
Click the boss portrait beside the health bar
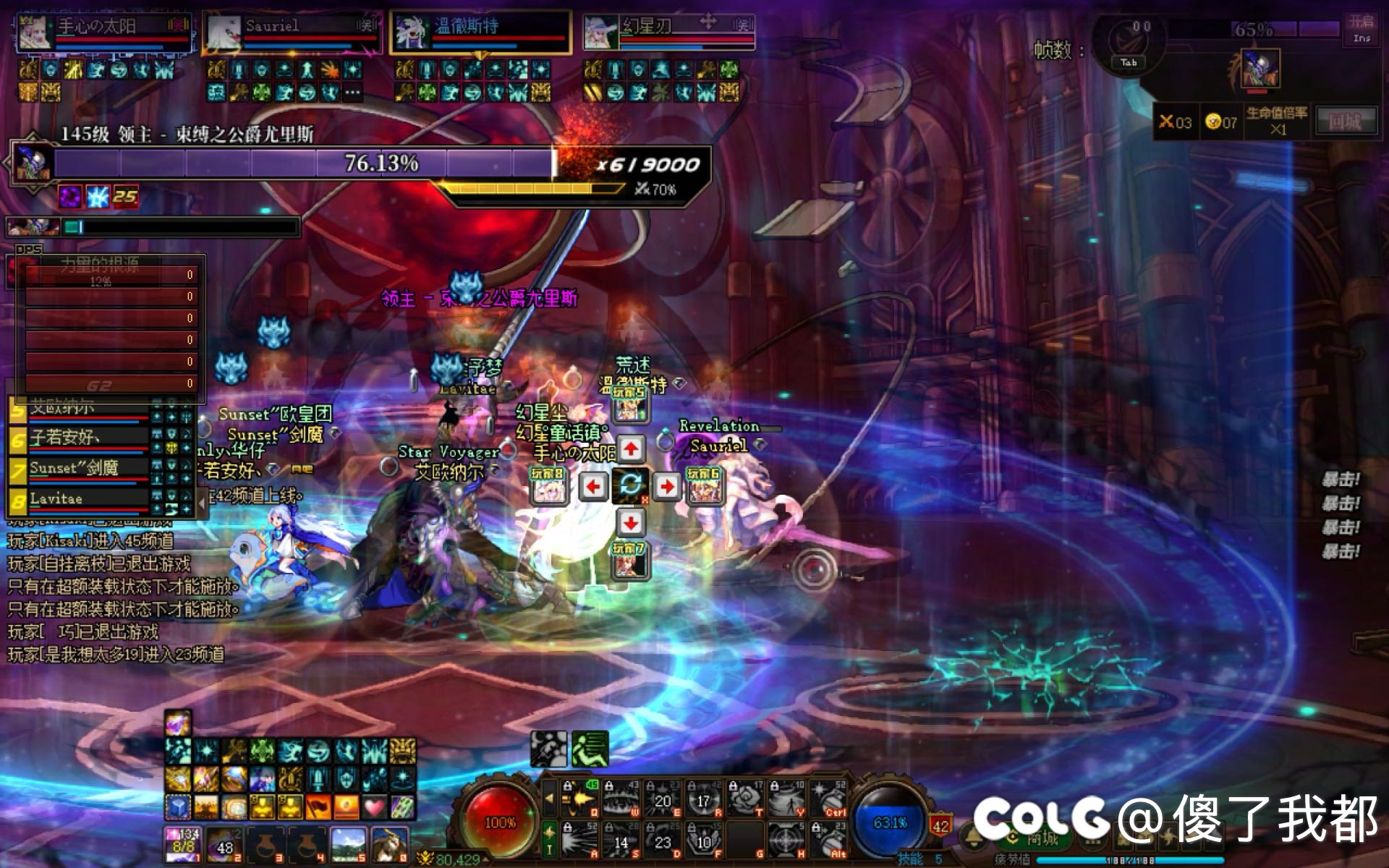click(33, 163)
